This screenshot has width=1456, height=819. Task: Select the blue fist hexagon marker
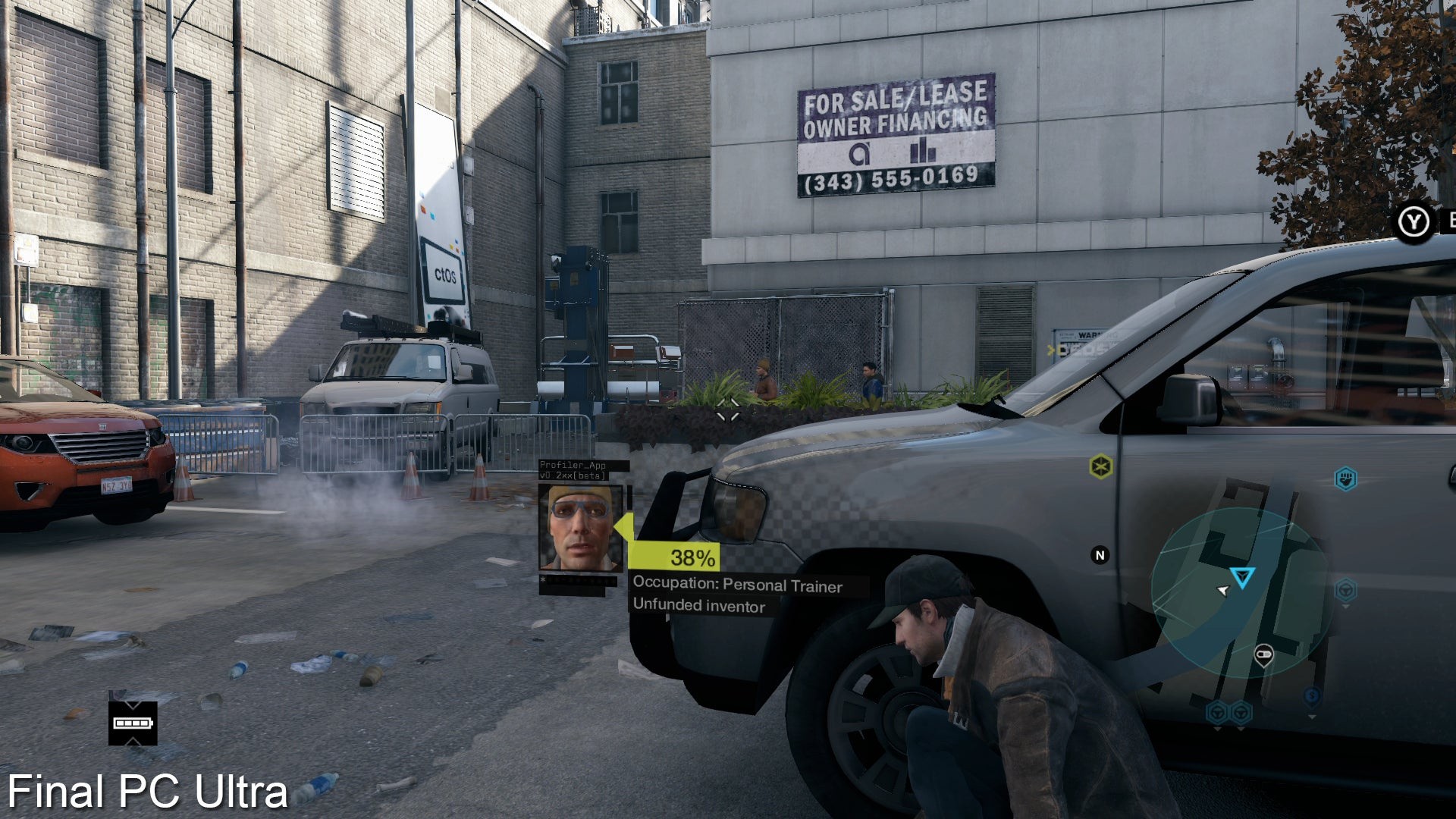[x=1345, y=479]
